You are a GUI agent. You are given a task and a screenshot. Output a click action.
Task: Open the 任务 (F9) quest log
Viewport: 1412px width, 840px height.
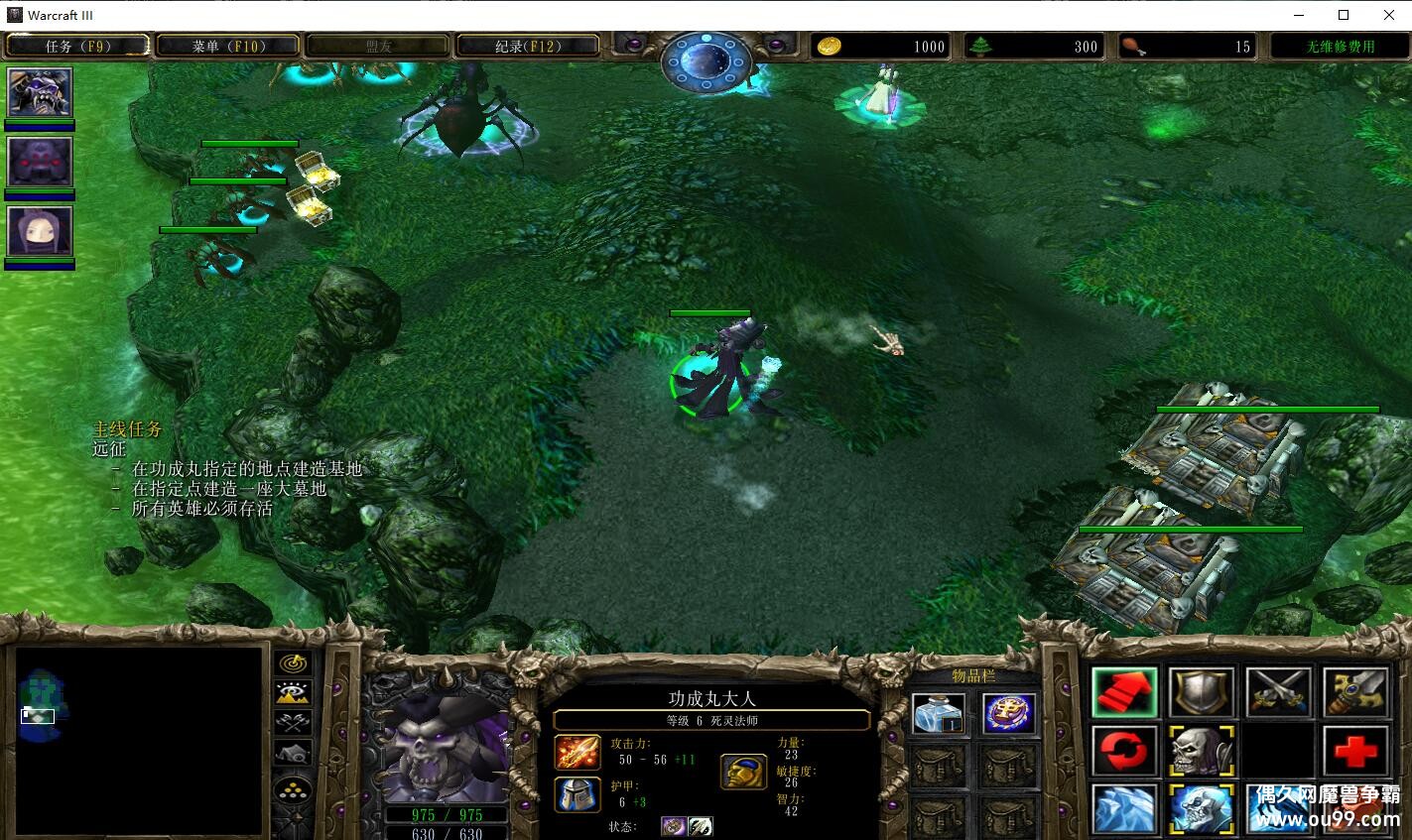coord(77,46)
